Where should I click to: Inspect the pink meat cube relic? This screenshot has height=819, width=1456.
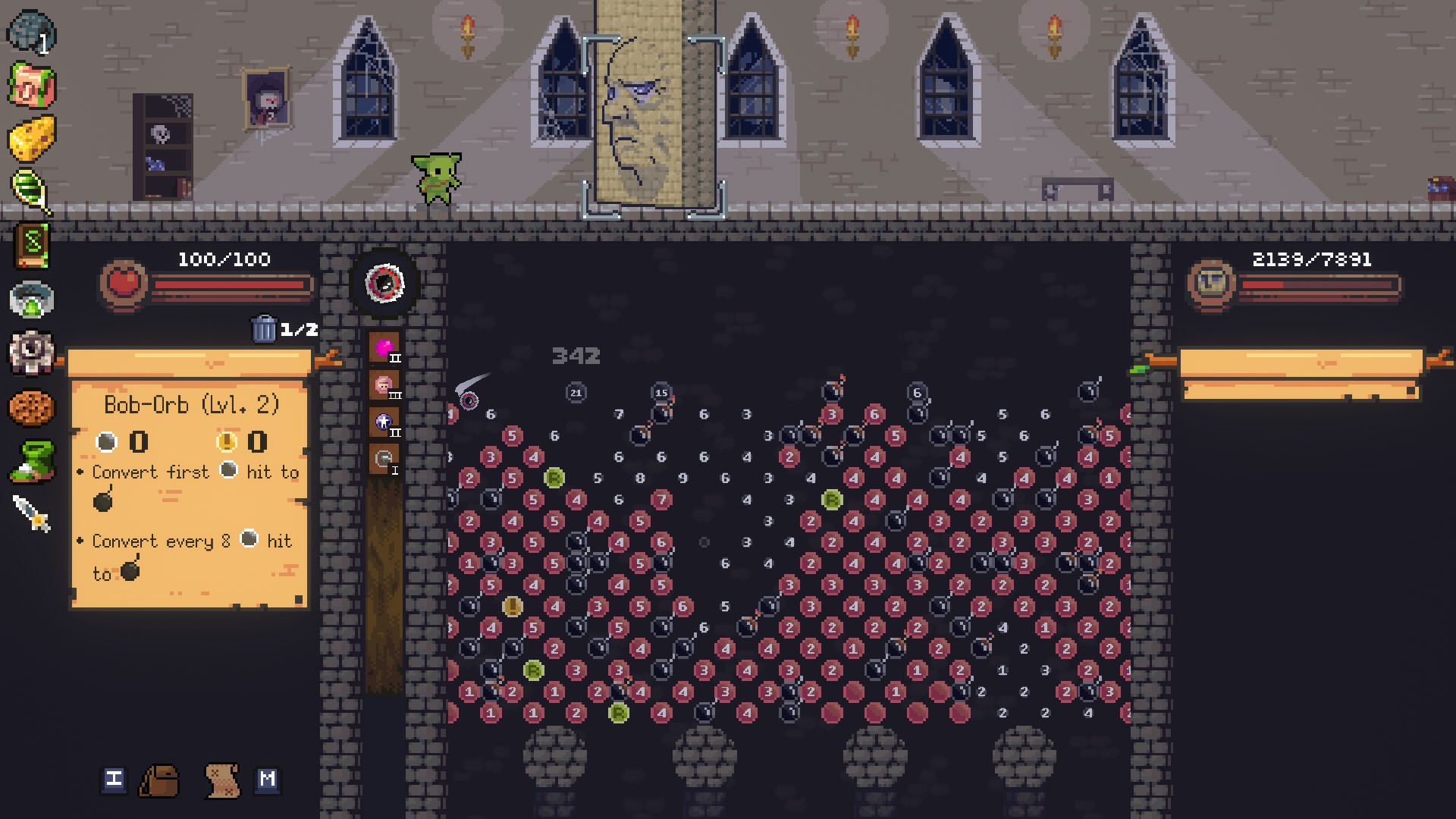click(x=30, y=85)
